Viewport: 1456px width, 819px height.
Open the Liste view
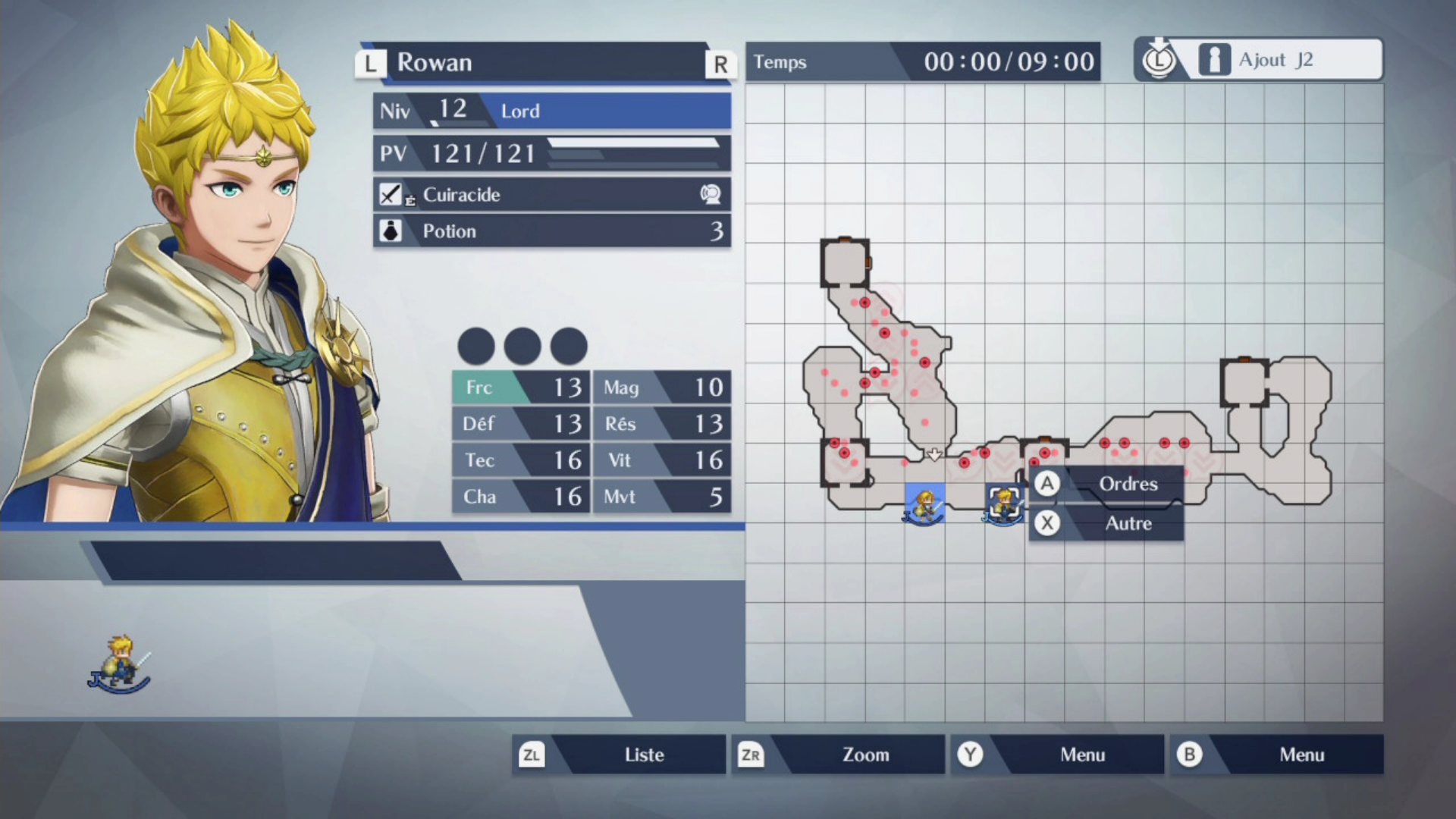[x=619, y=755]
